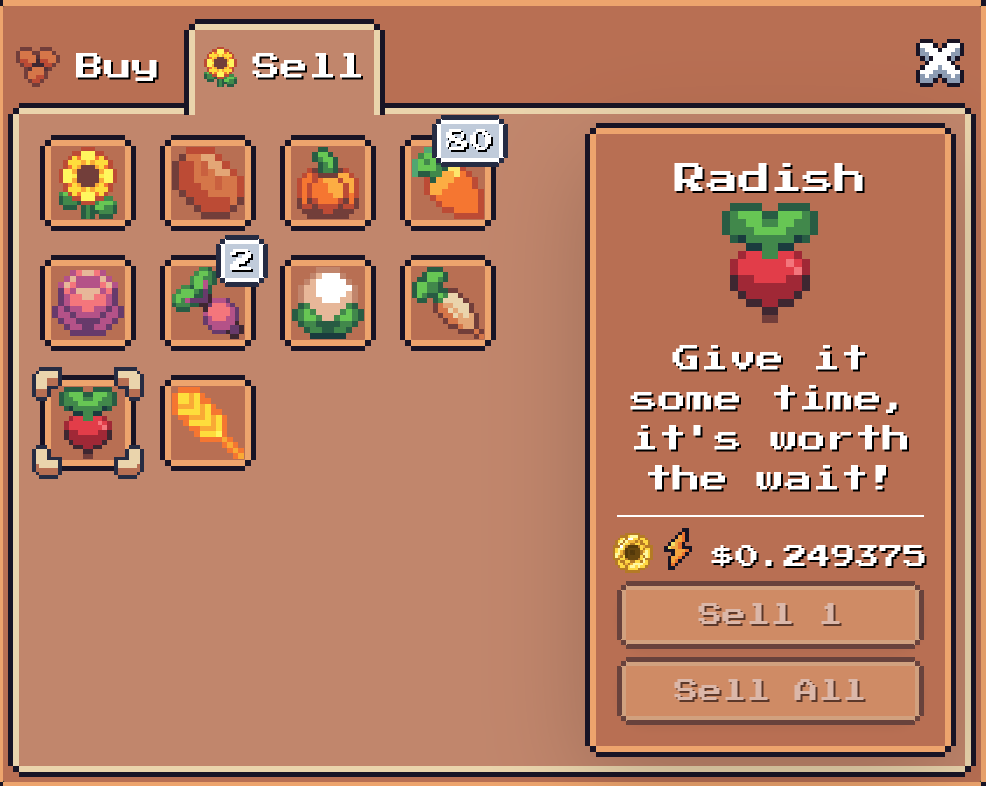Switch to the Buy tab
This screenshot has height=786, width=986.
90,67
